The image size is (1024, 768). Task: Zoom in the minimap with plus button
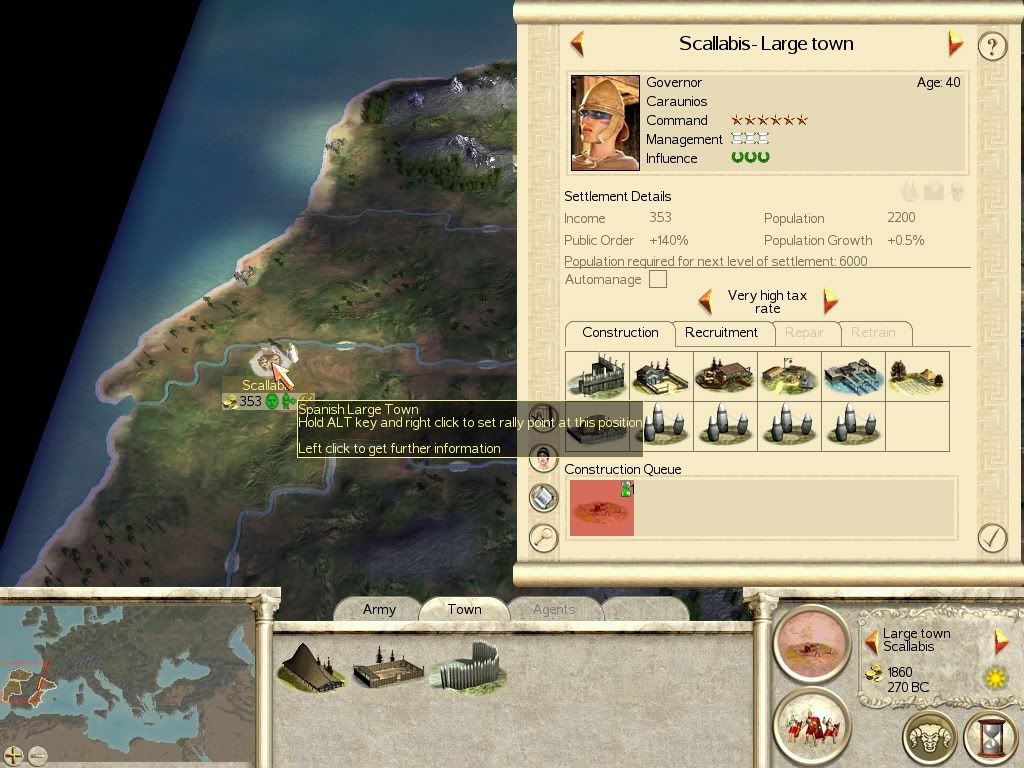[14, 756]
